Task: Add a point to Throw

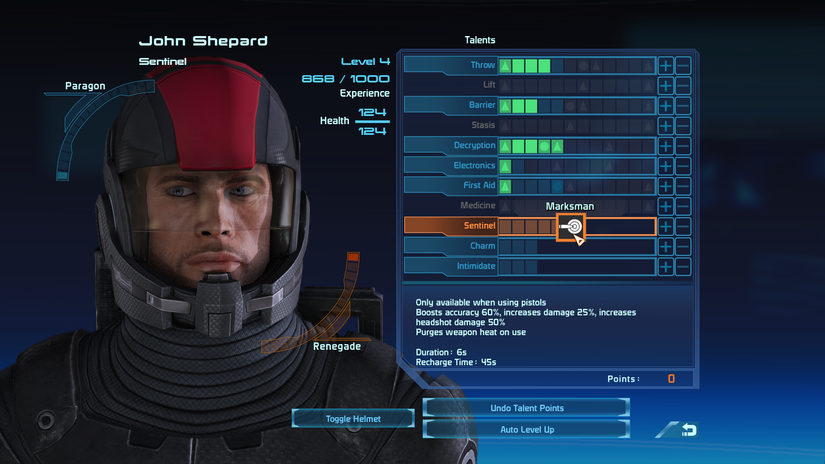Action: 666,65
